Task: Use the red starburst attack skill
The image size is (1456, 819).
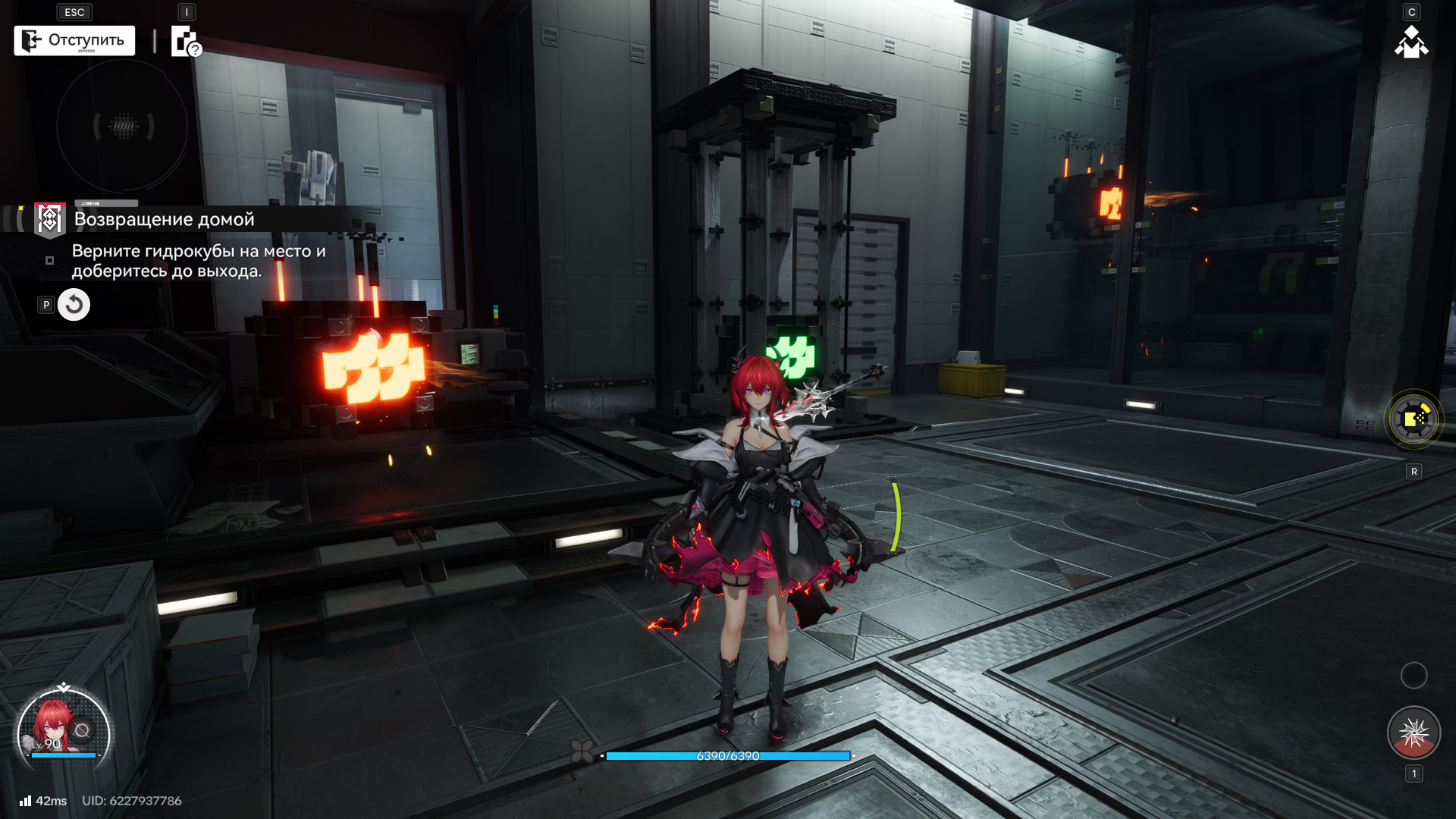Action: pyautogui.click(x=1414, y=733)
